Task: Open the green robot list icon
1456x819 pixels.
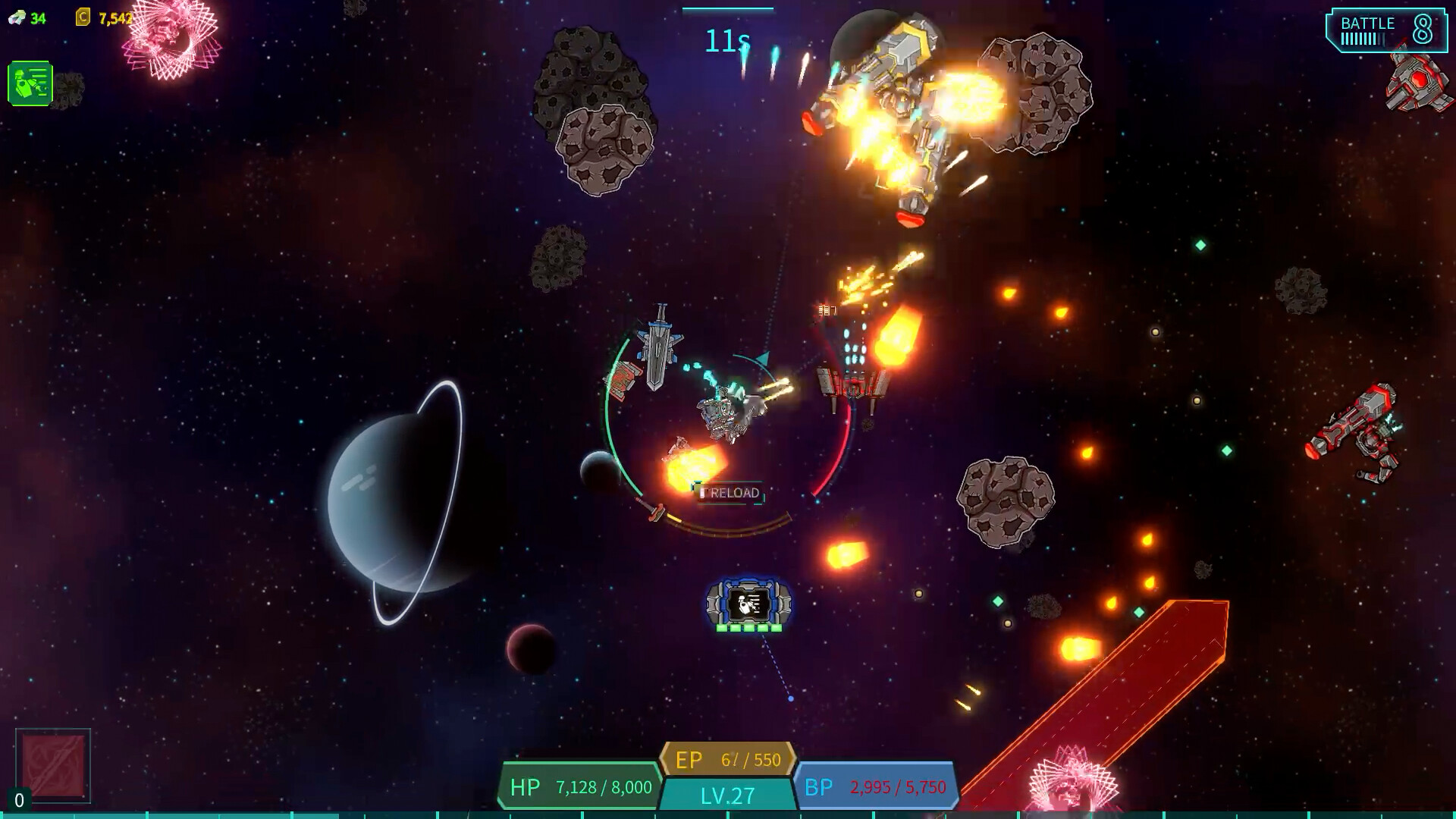Action: (x=30, y=83)
